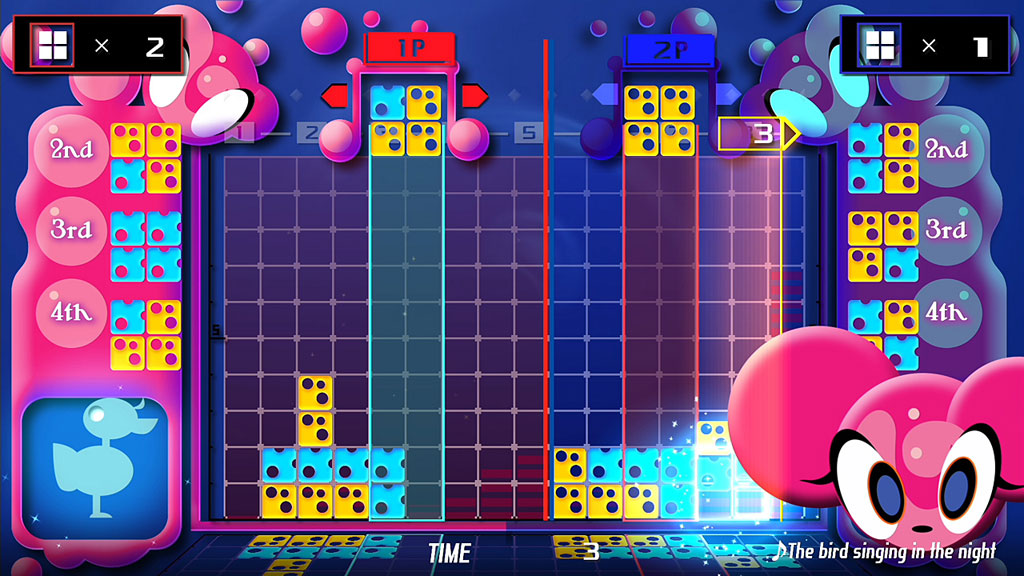Select 2P's falling yellow block

tap(659, 120)
